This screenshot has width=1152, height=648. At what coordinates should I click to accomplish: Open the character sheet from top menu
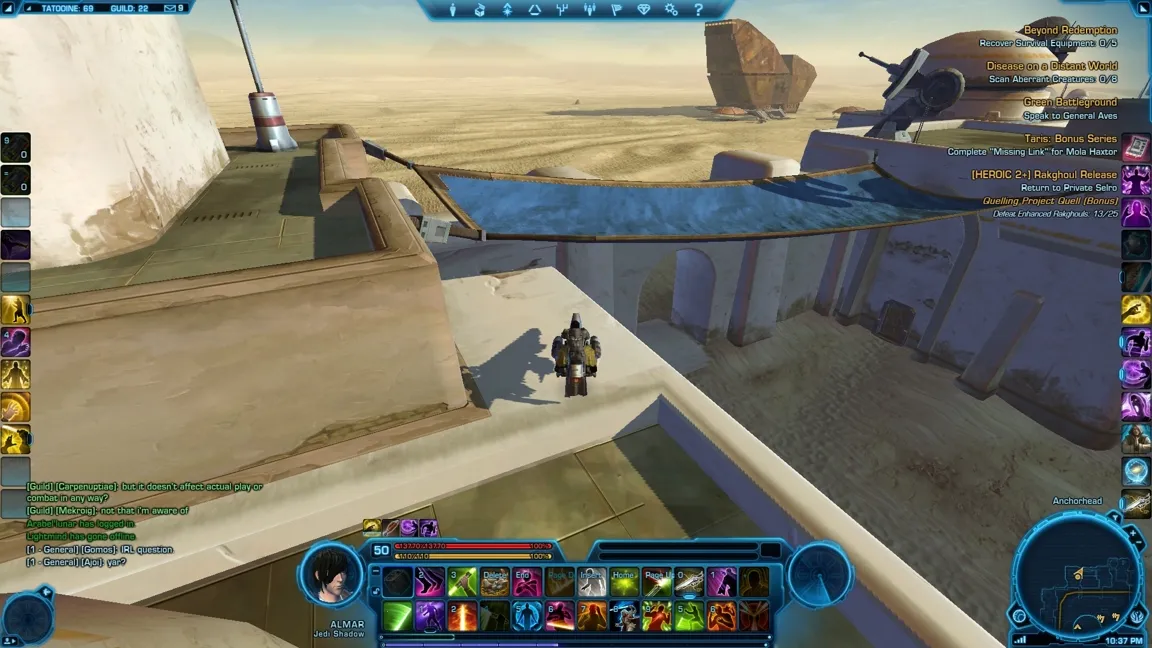coord(453,10)
